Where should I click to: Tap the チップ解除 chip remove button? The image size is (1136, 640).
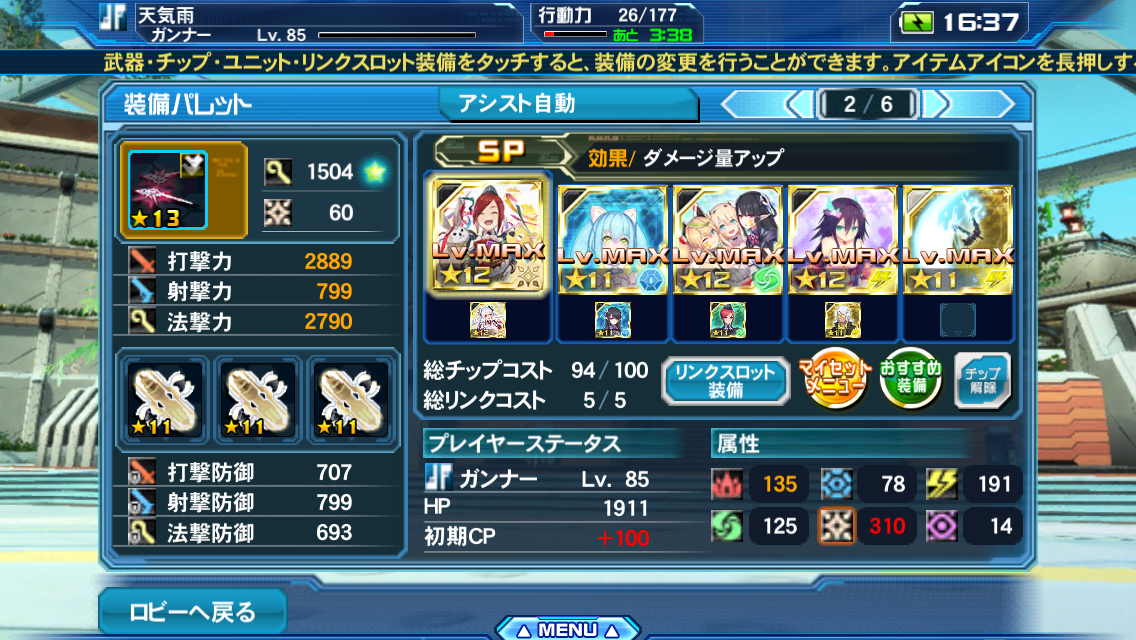point(982,381)
